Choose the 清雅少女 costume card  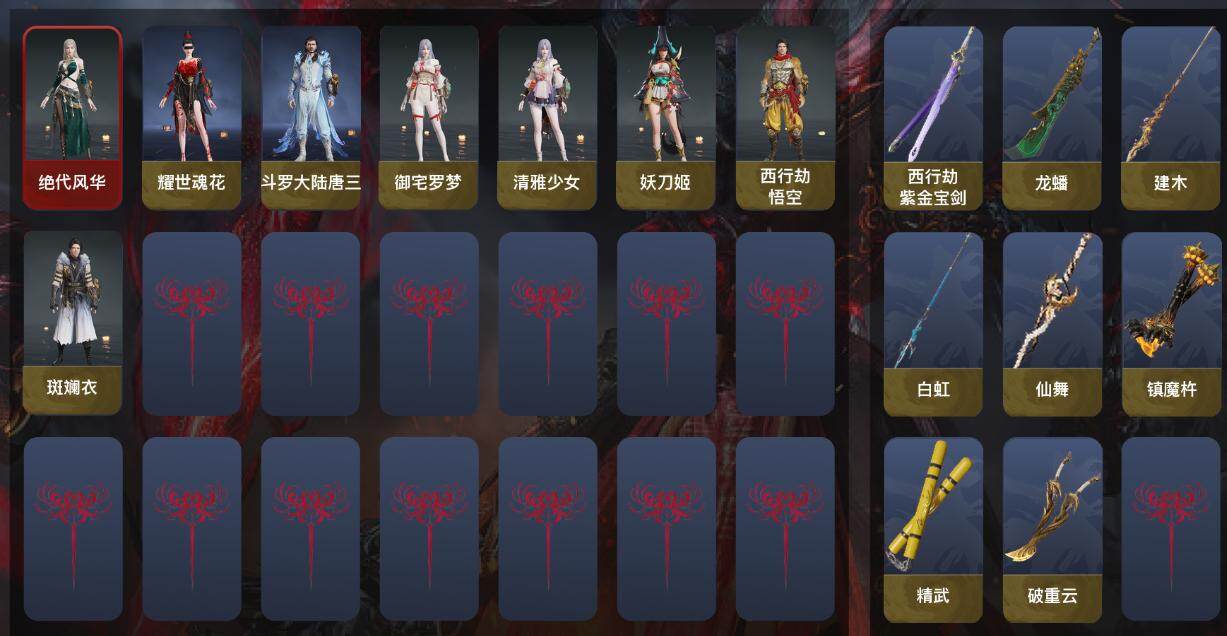(547, 117)
